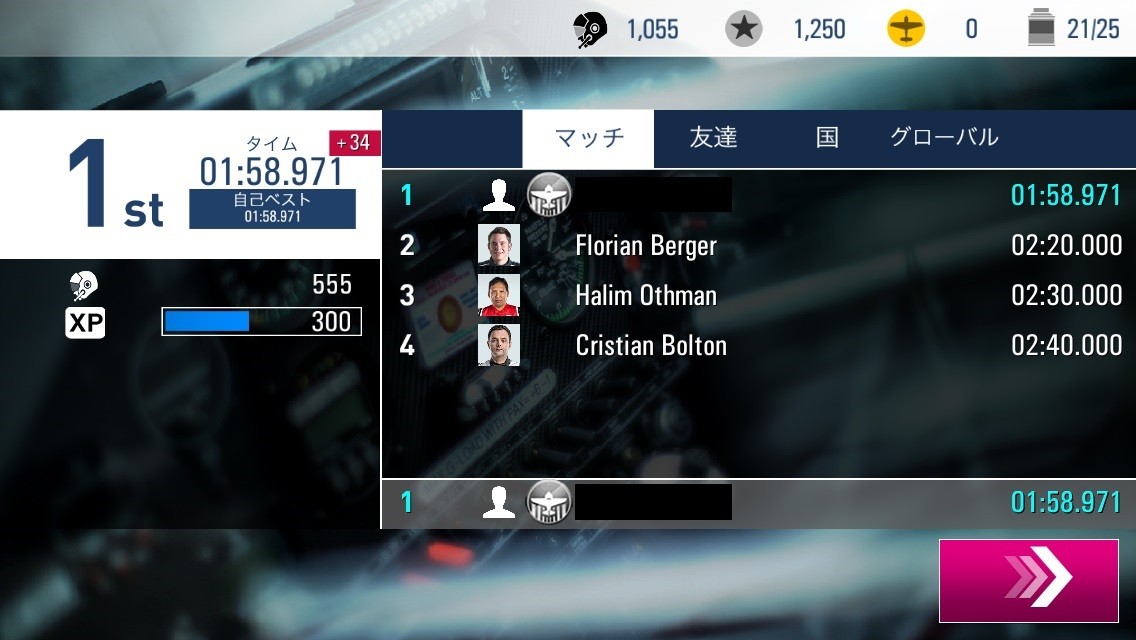The width and height of the screenshot is (1136, 640).
Task: Click Cristian Bolton's leaderboard row
Action: [760, 345]
